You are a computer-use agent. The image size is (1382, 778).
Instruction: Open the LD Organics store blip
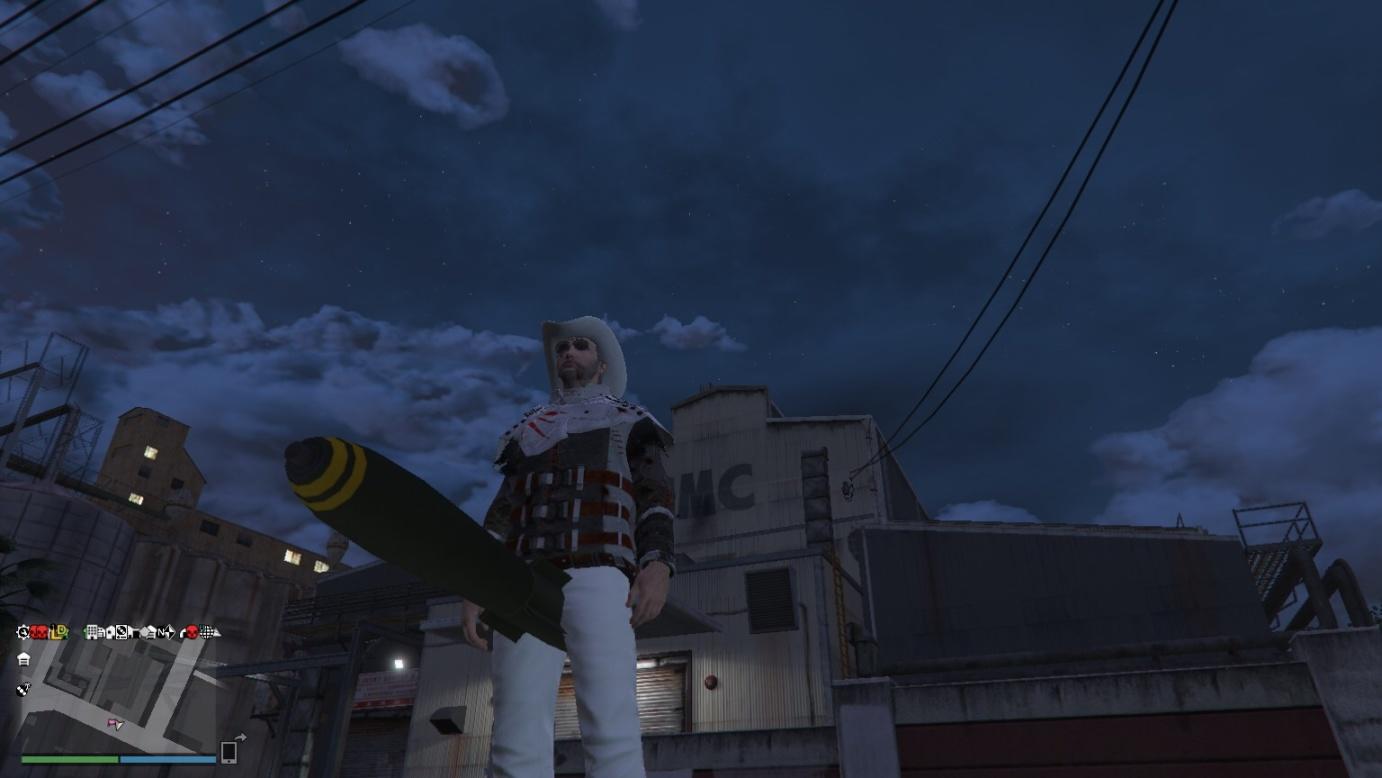(x=57, y=632)
